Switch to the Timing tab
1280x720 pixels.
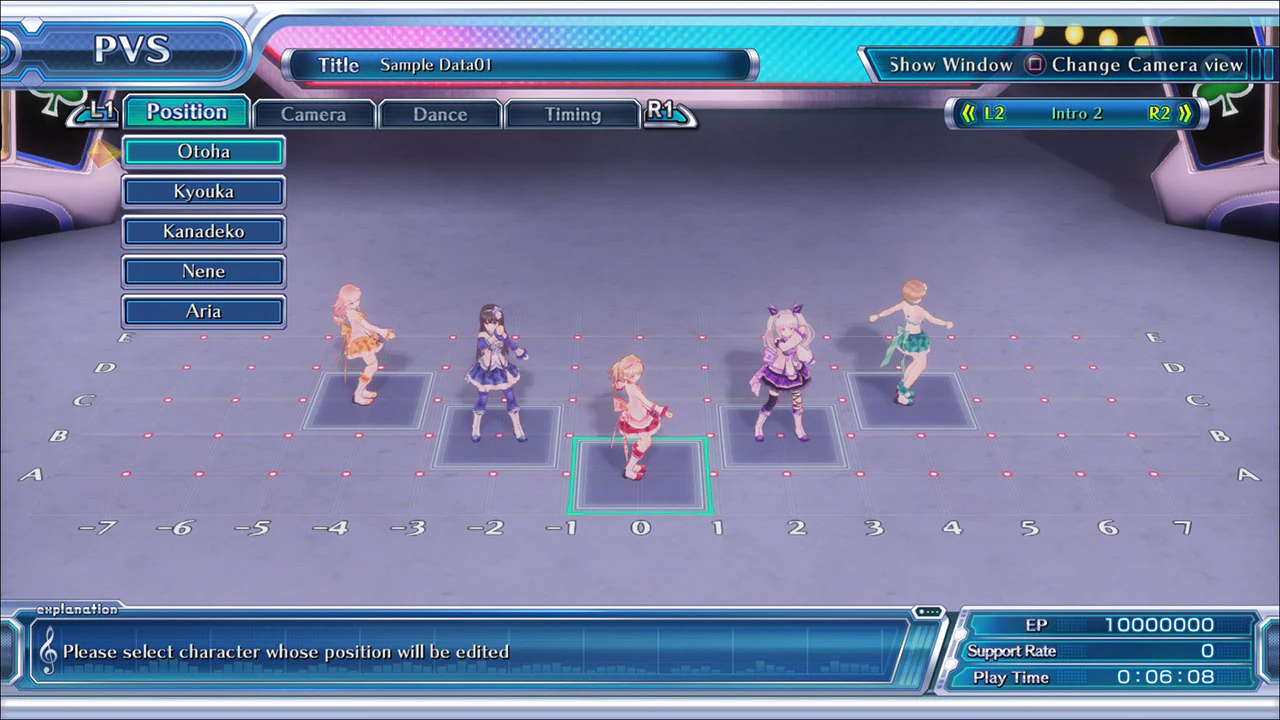(x=573, y=114)
